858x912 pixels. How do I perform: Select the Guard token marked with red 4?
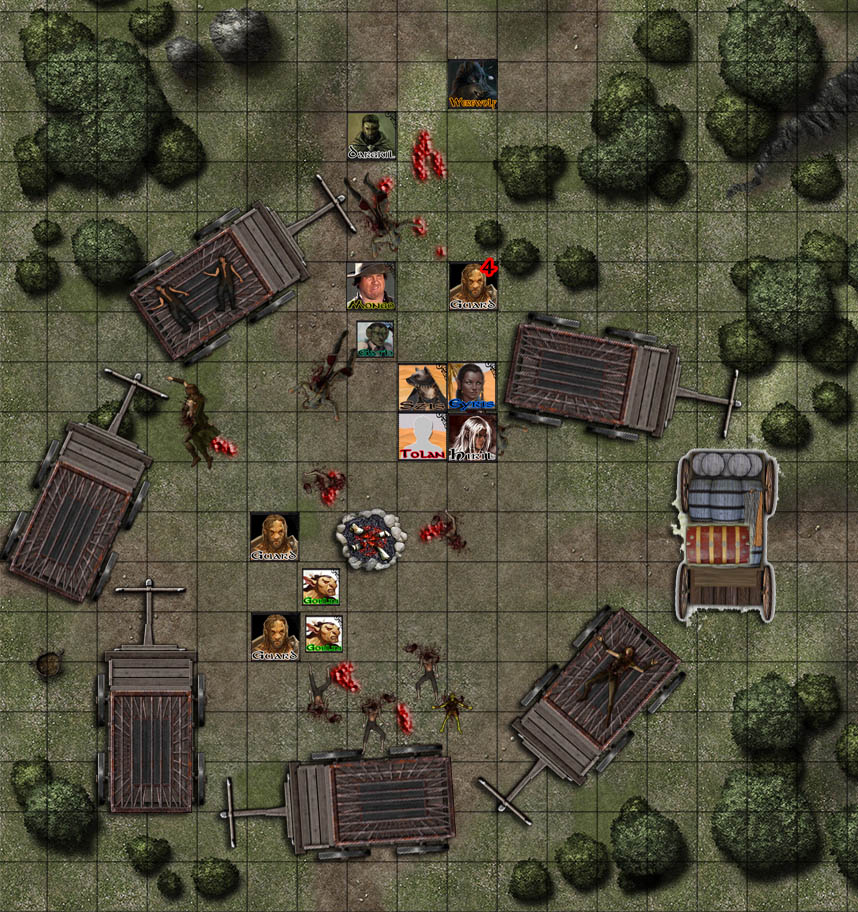pos(472,286)
